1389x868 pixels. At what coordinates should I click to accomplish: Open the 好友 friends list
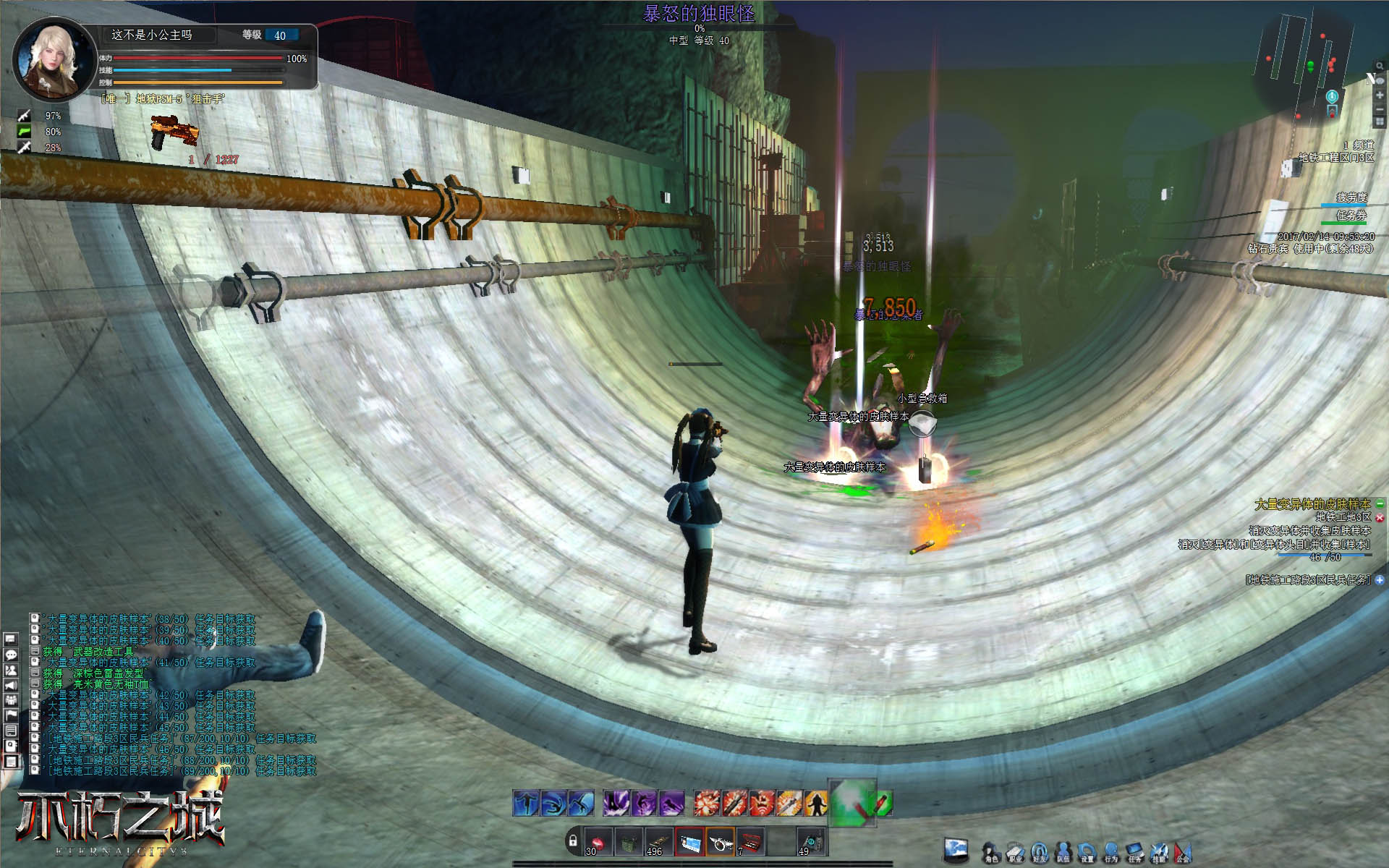[x=1039, y=852]
